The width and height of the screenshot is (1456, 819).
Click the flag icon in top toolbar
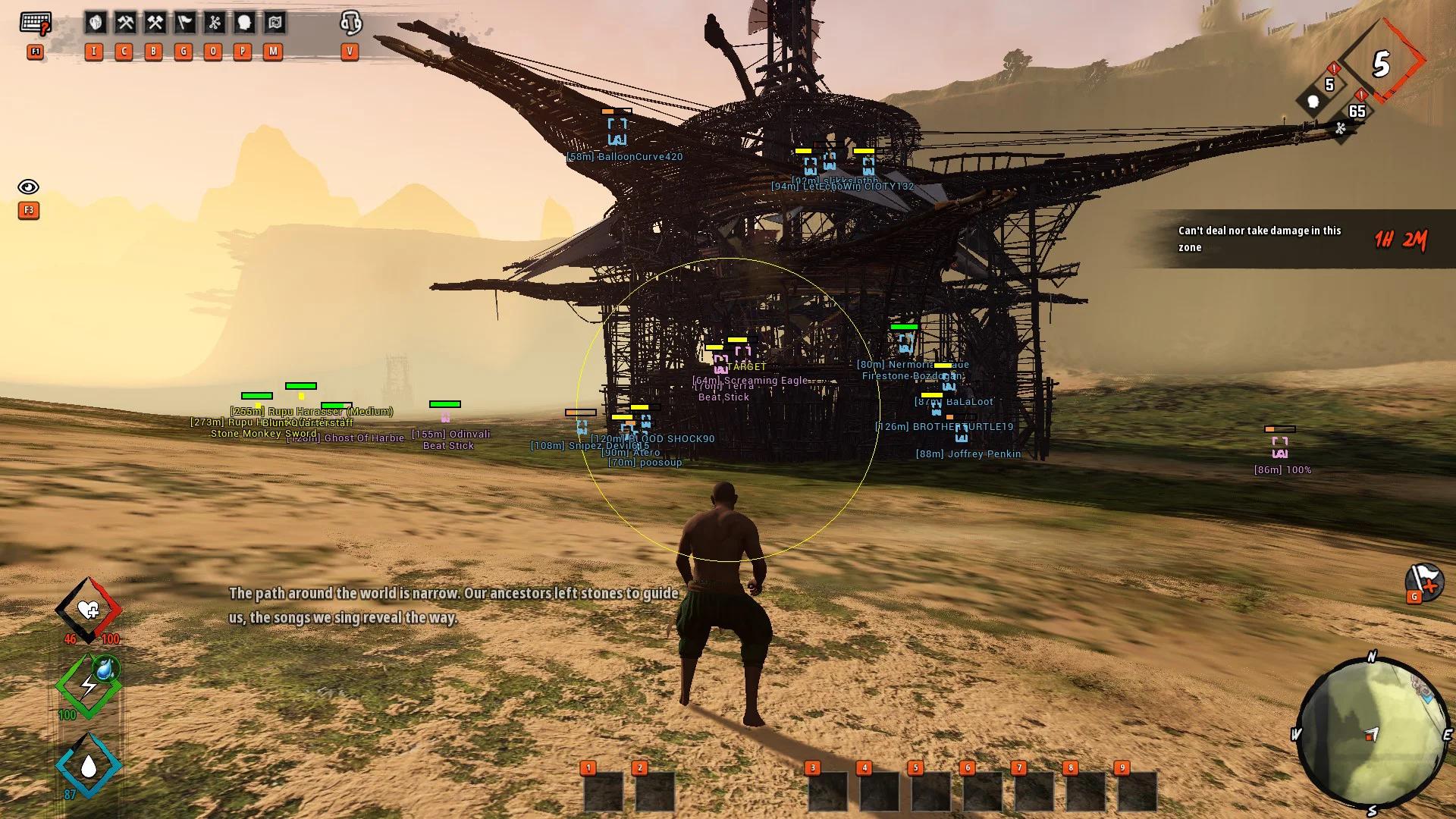(x=184, y=24)
